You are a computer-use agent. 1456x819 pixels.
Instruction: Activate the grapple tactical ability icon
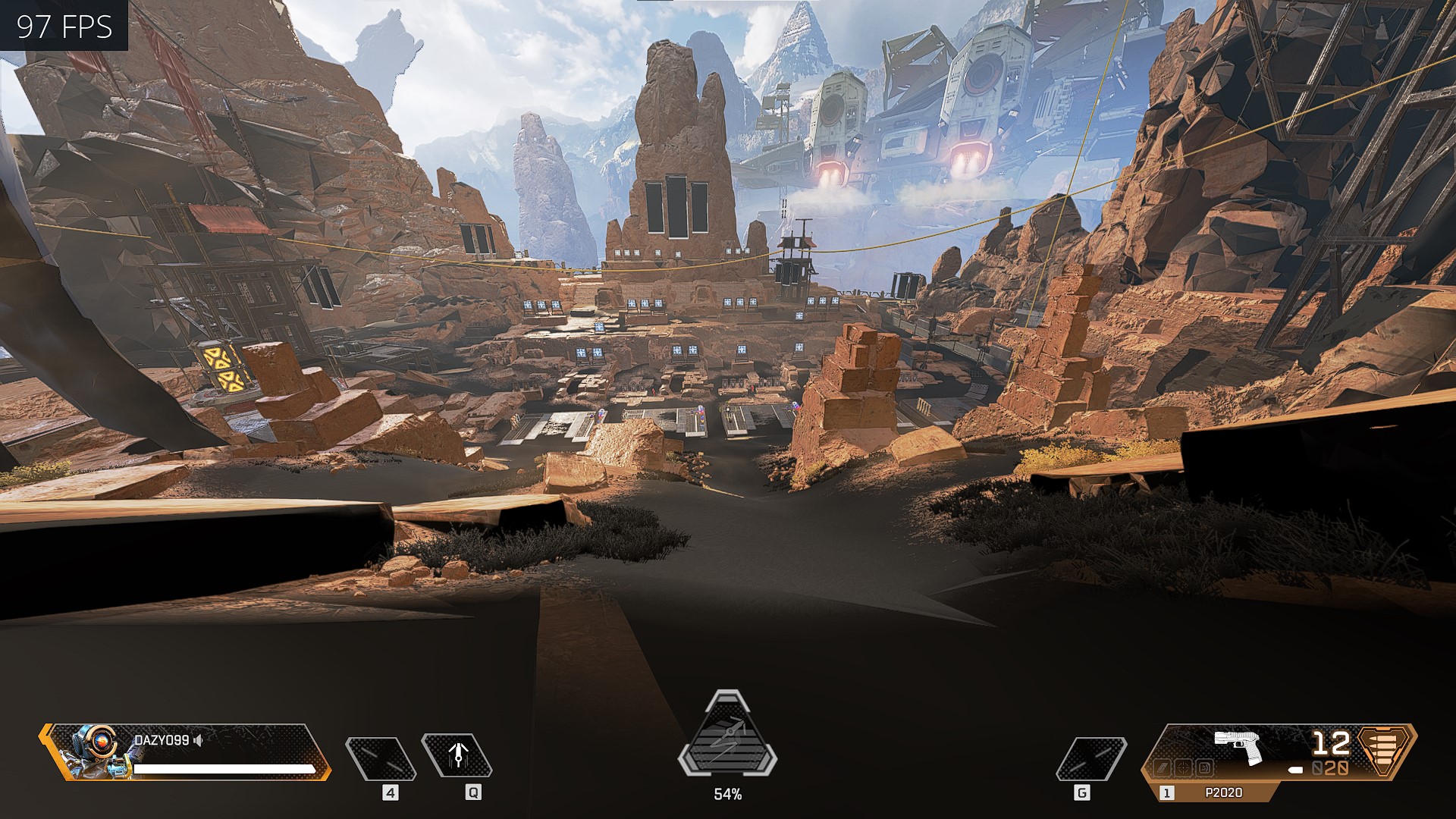pos(457,755)
